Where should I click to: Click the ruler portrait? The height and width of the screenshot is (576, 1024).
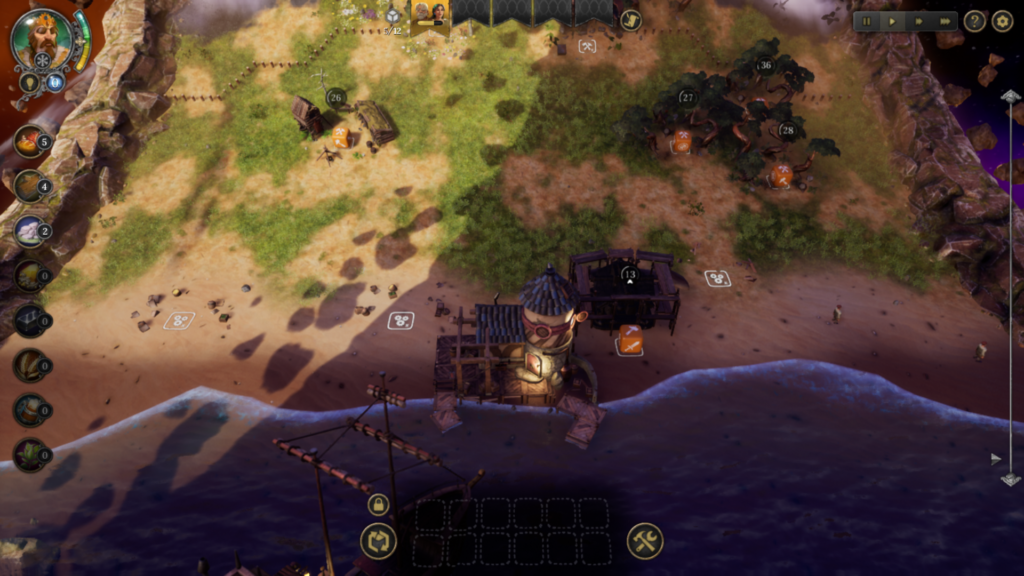[41, 40]
